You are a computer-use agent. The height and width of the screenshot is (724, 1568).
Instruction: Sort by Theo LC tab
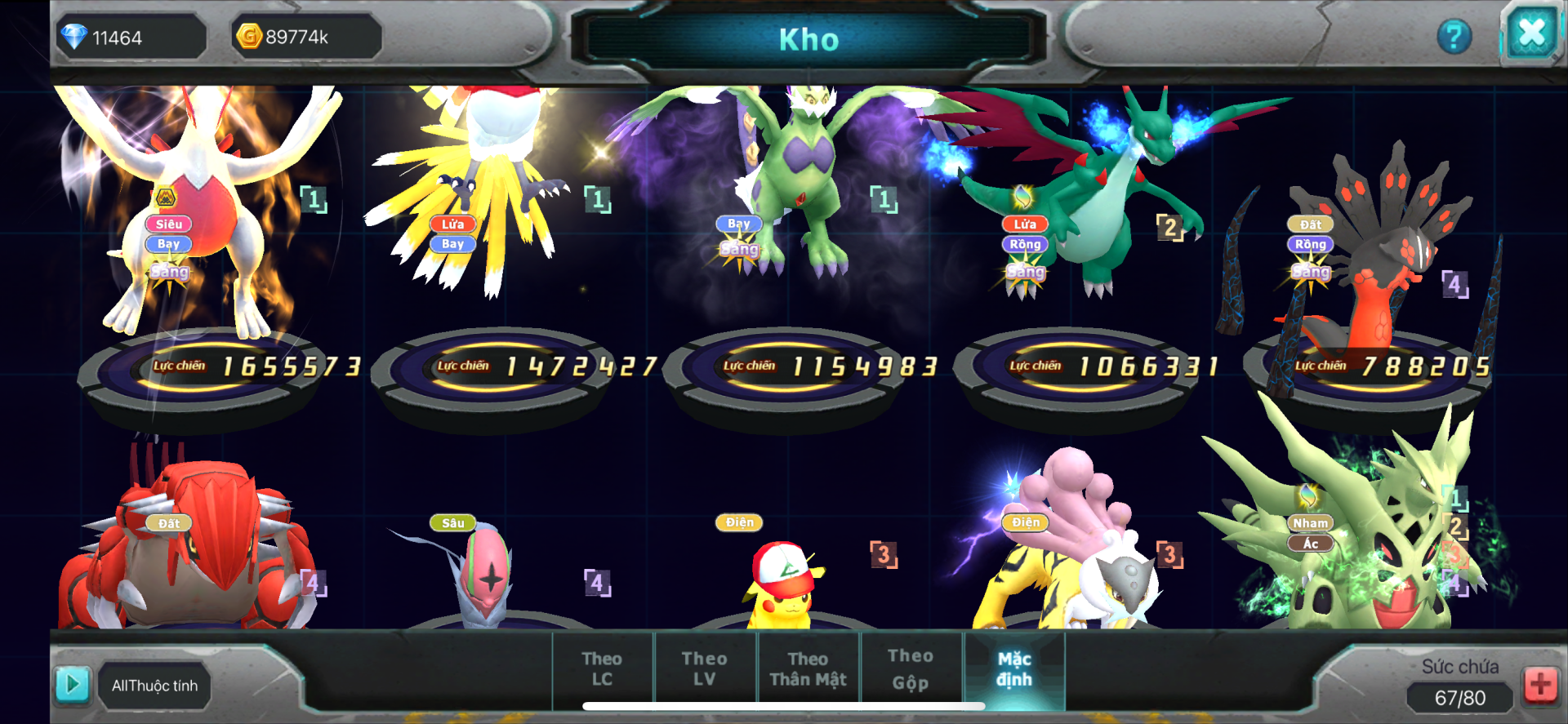pos(602,668)
